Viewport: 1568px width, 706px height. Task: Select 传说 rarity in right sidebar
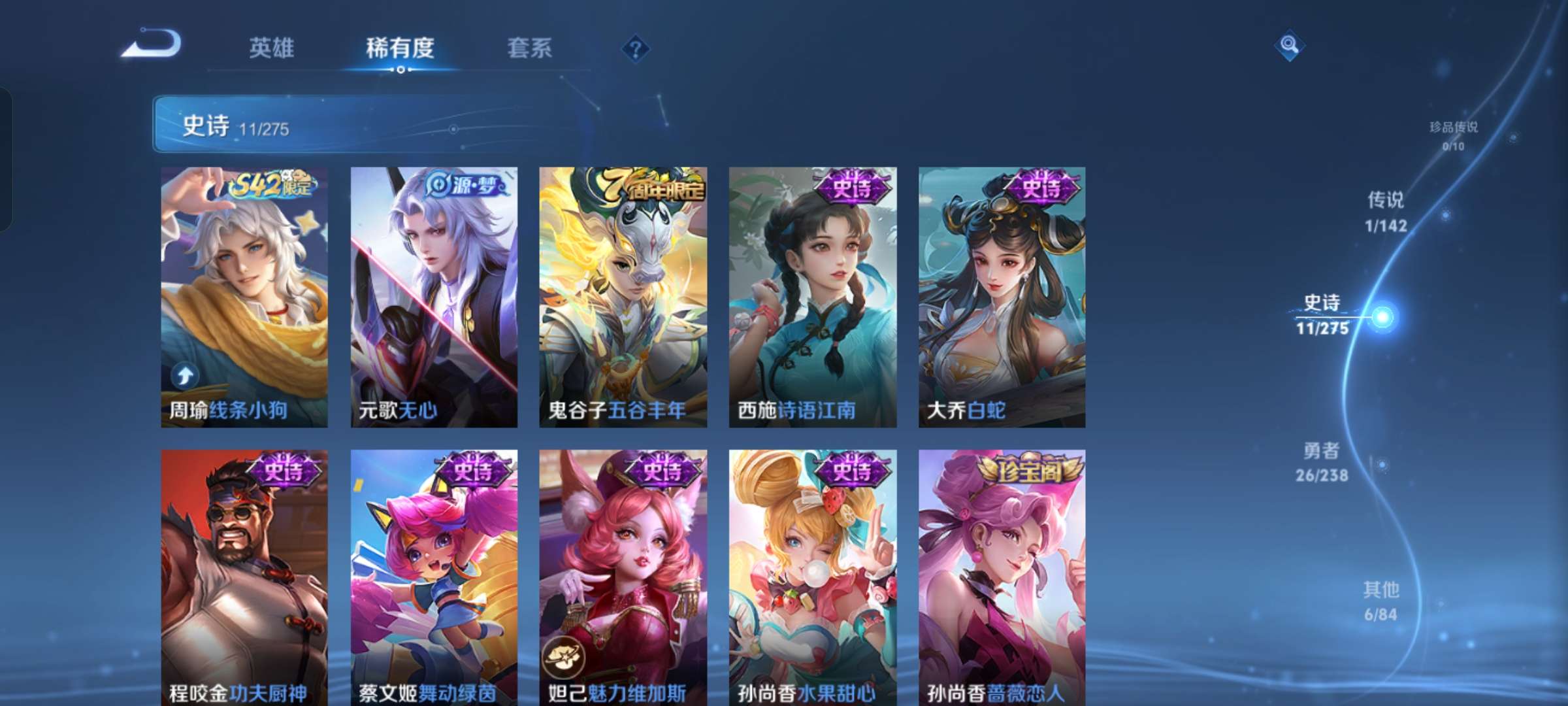coord(1386,212)
